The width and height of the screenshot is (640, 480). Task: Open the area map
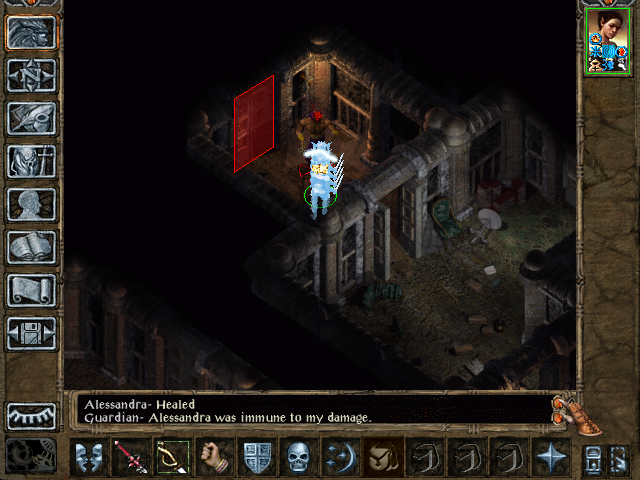[x=32, y=75]
